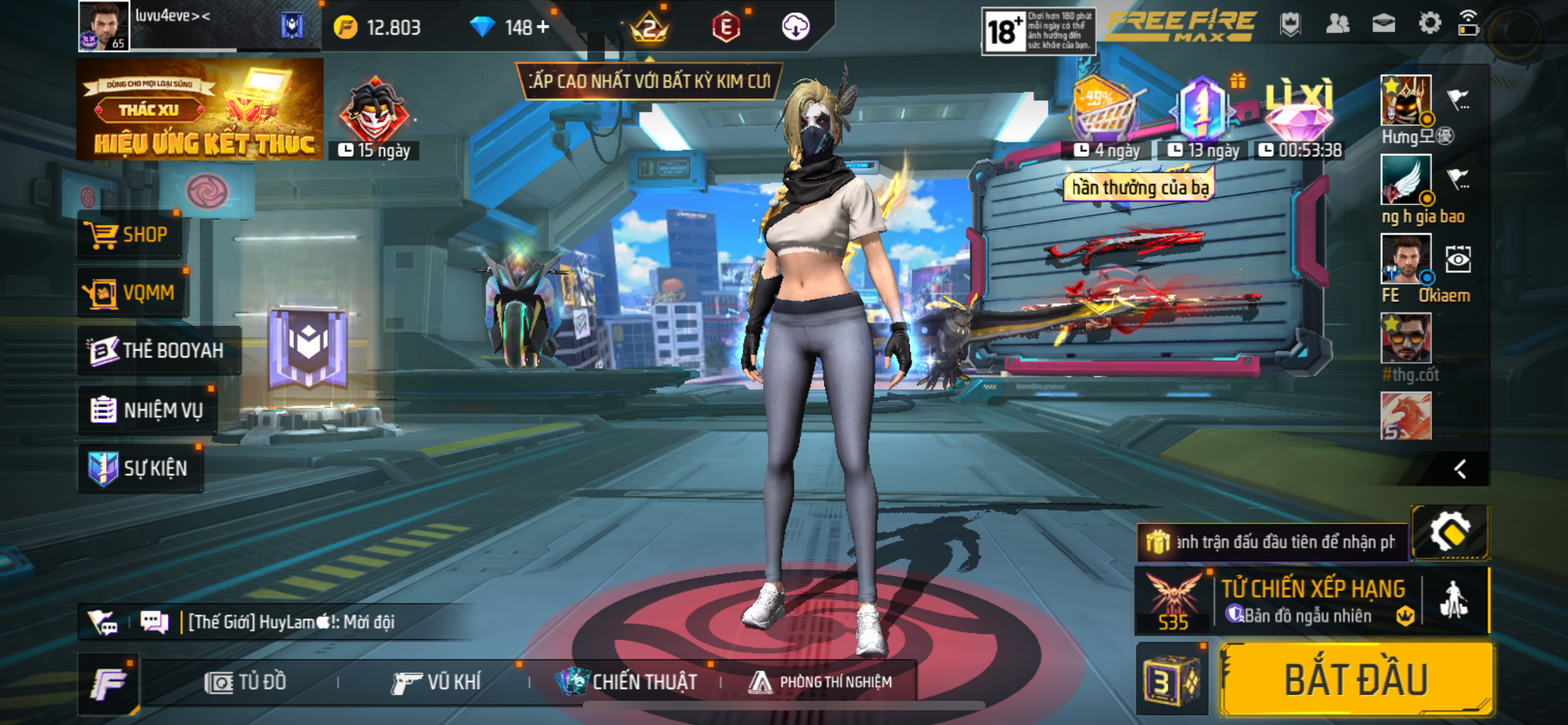Screen dimensions: 1568x725
Task: Switch to the VŨ KHÍ weapons tab
Action: [437, 682]
